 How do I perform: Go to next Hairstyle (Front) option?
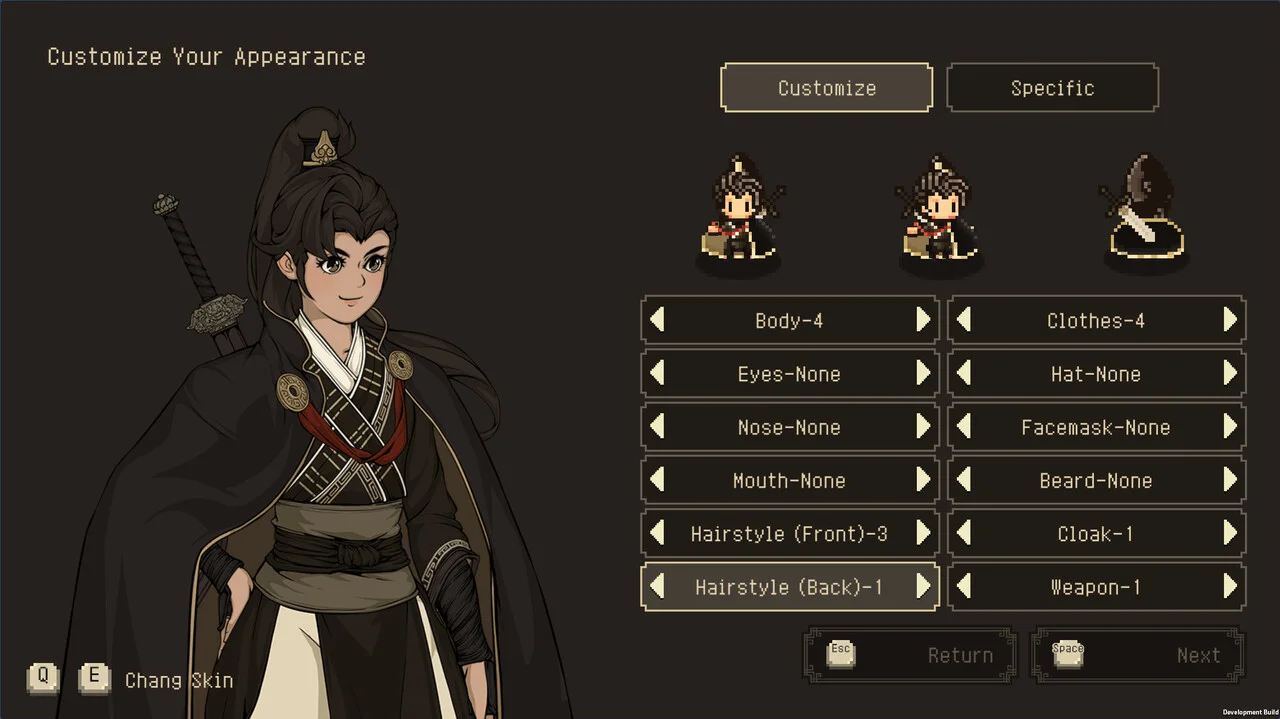(x=923, y=534)
